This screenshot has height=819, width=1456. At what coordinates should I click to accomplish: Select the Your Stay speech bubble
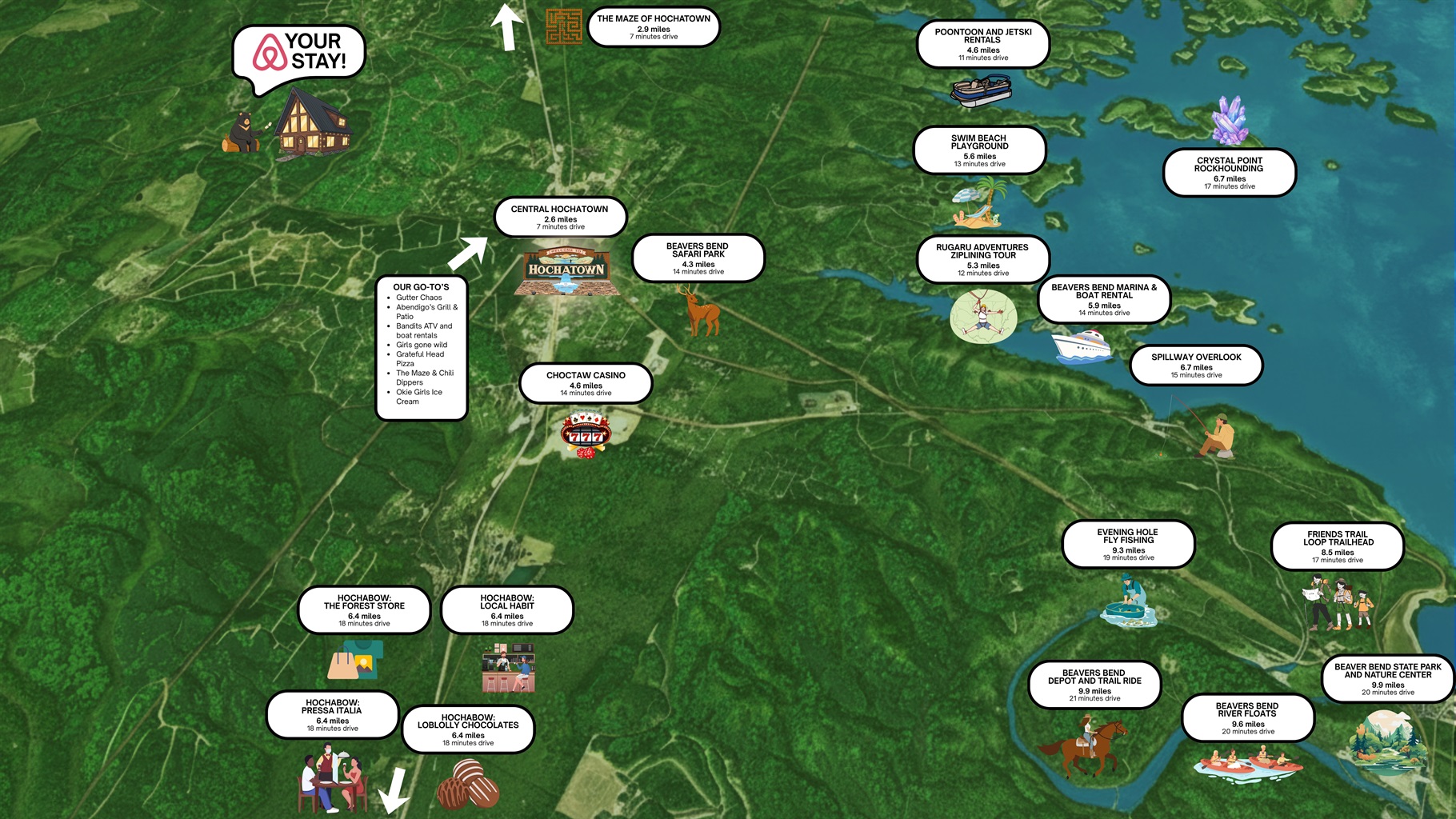[299, 51]
